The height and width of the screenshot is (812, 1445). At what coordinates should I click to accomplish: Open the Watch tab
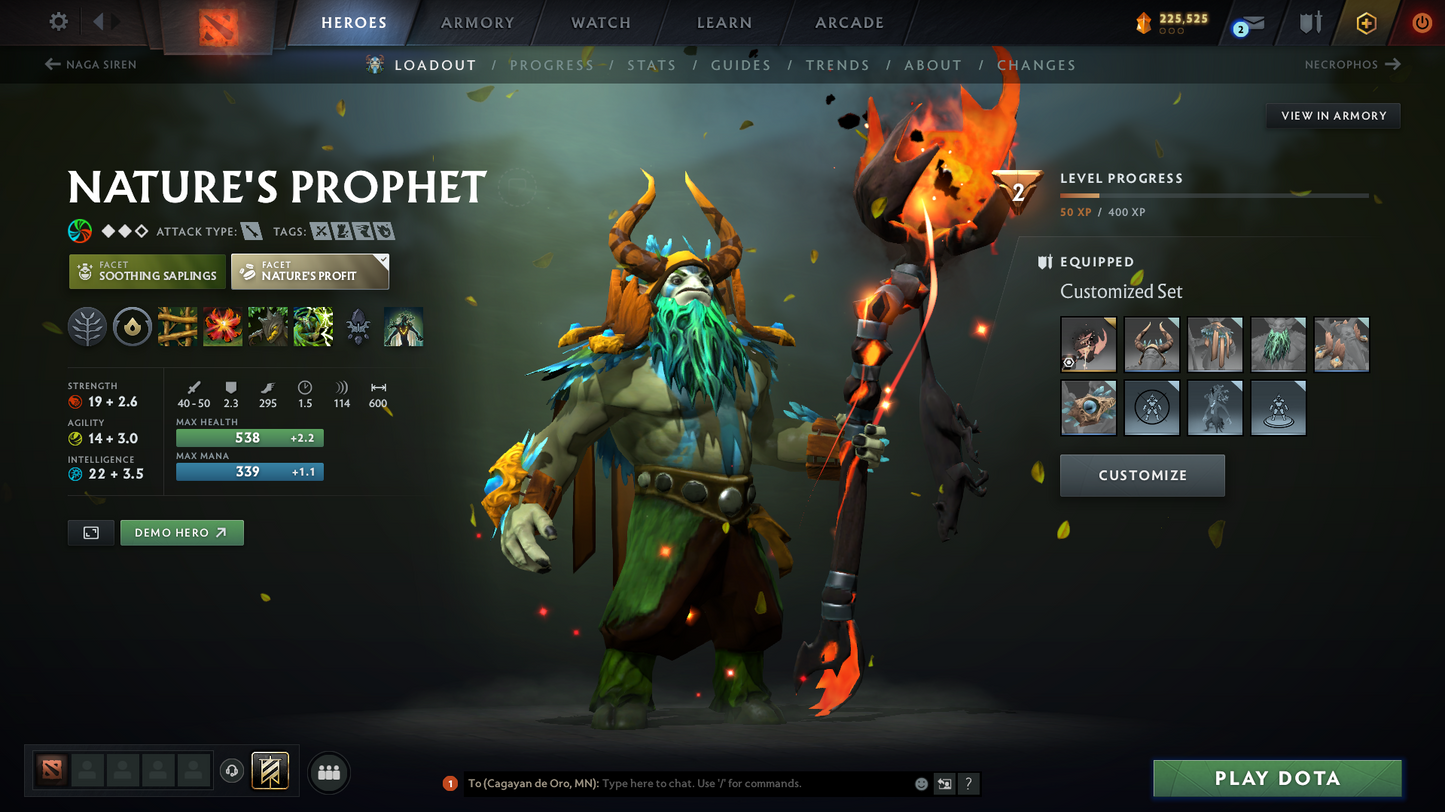(x=600, y=22)
